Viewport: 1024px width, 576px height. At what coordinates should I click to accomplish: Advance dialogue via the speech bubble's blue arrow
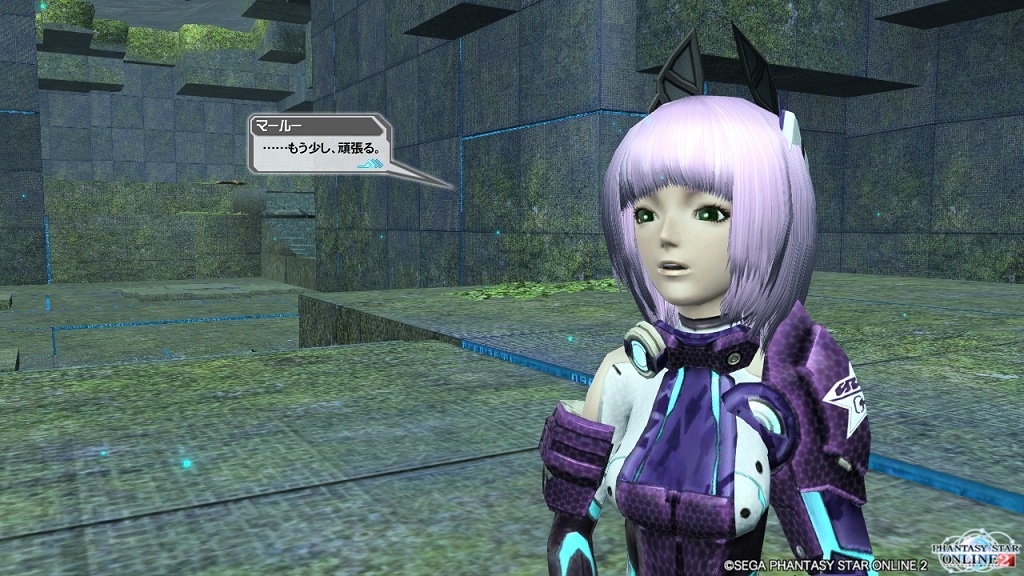point(370,162)
